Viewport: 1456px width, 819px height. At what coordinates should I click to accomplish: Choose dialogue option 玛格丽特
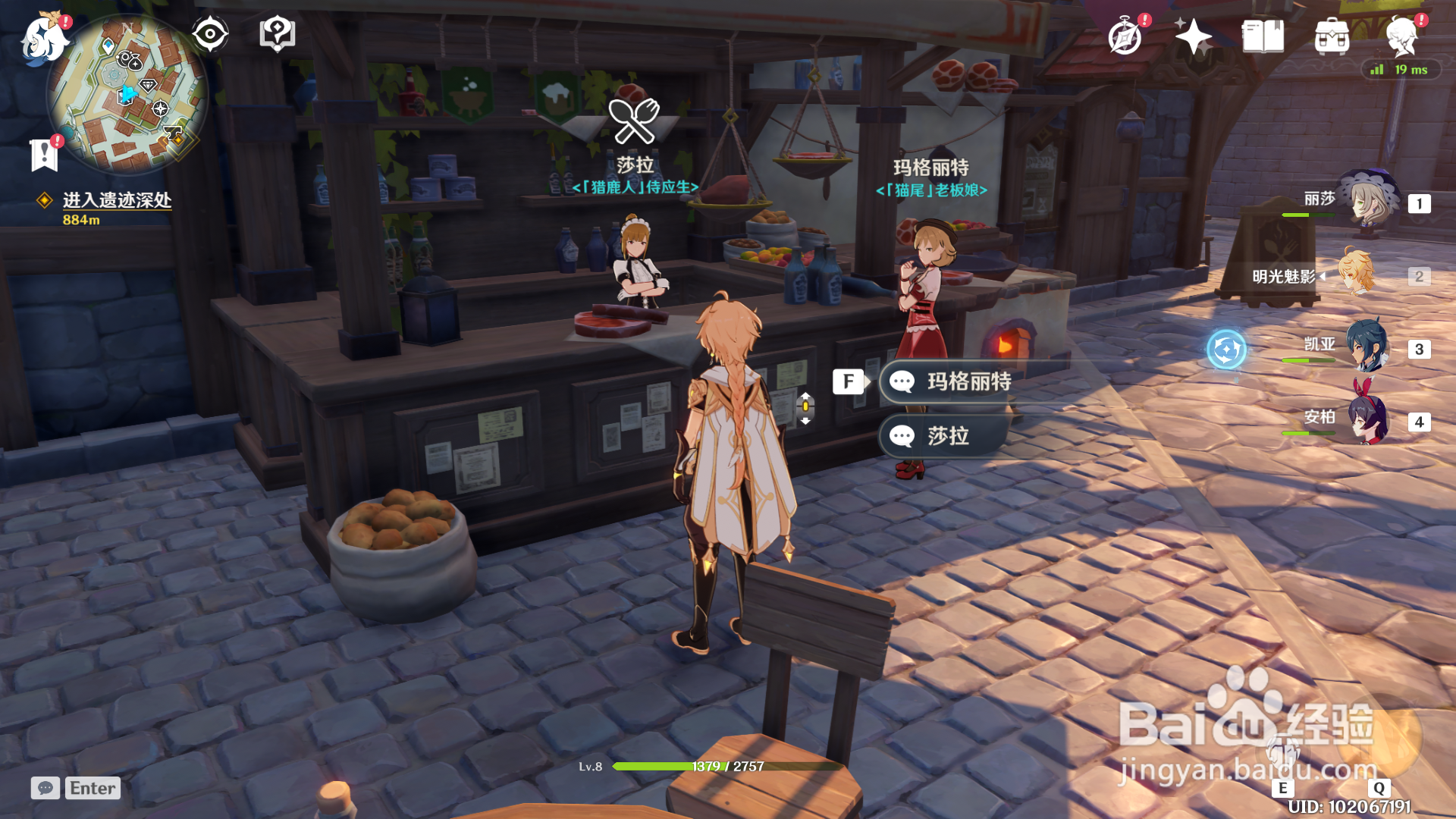point(968,381)
